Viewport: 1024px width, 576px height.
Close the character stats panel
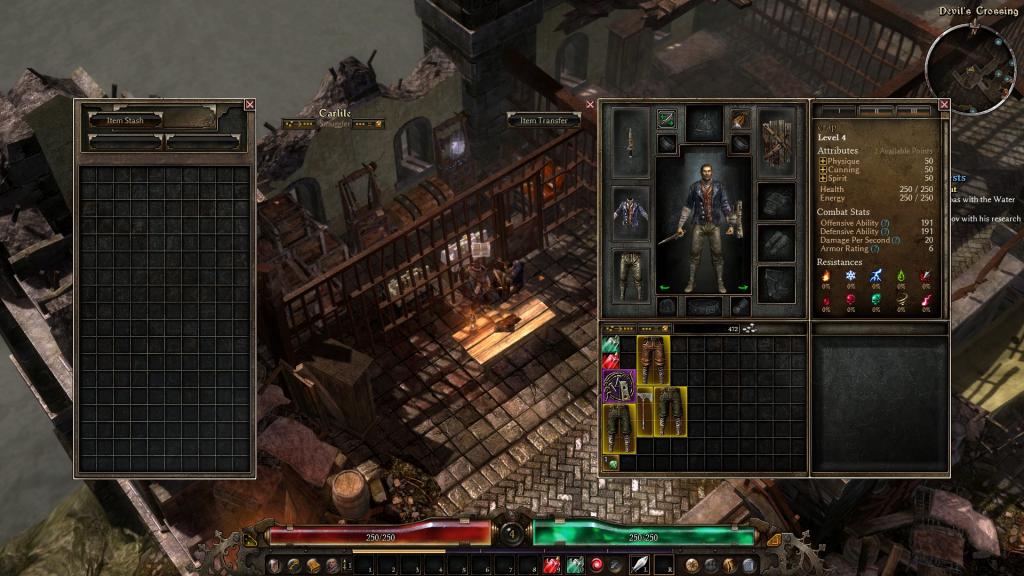point(944,104)
